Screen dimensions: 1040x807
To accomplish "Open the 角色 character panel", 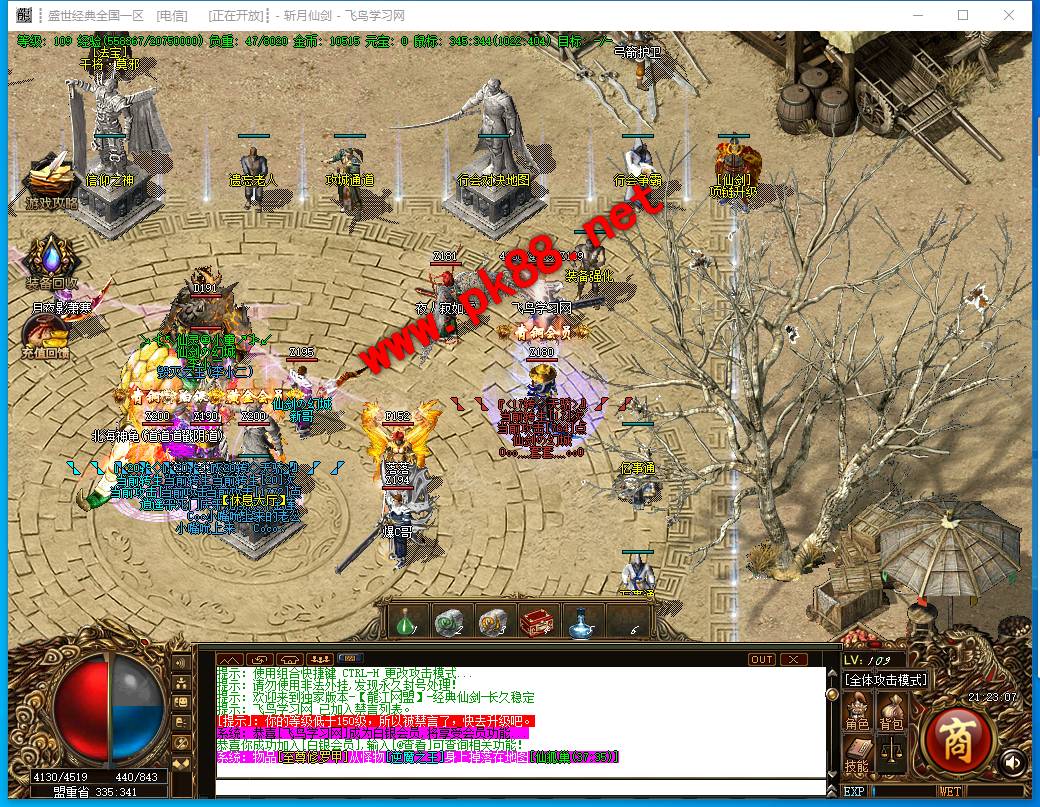I will click(857, 712).
